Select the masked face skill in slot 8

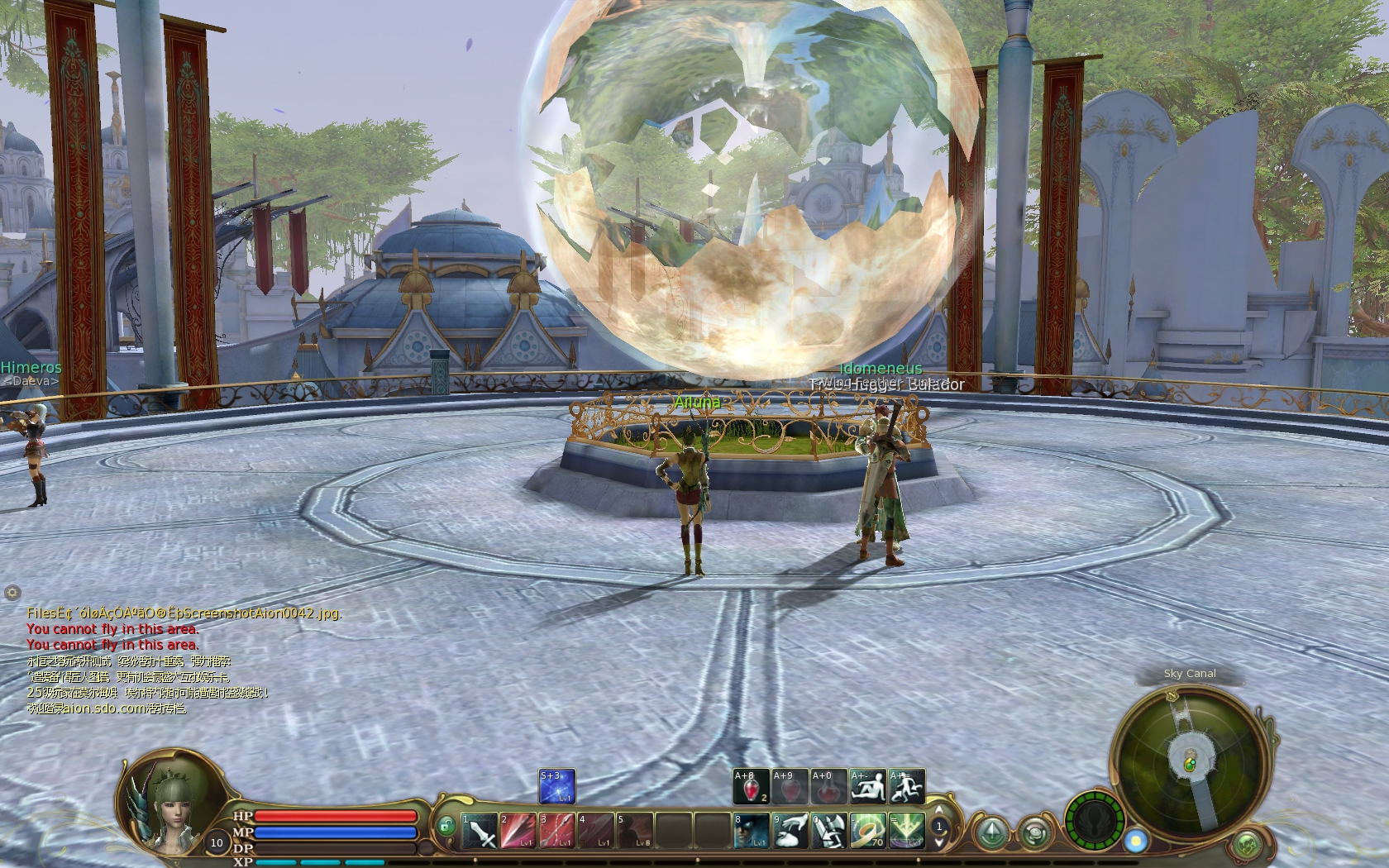752,831
